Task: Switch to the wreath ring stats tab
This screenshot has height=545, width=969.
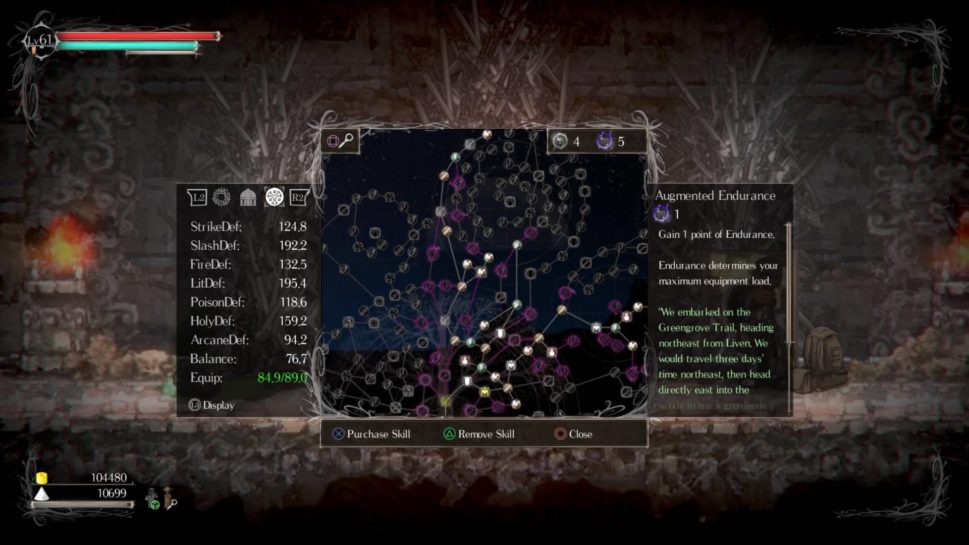Action: pos(222,197)
